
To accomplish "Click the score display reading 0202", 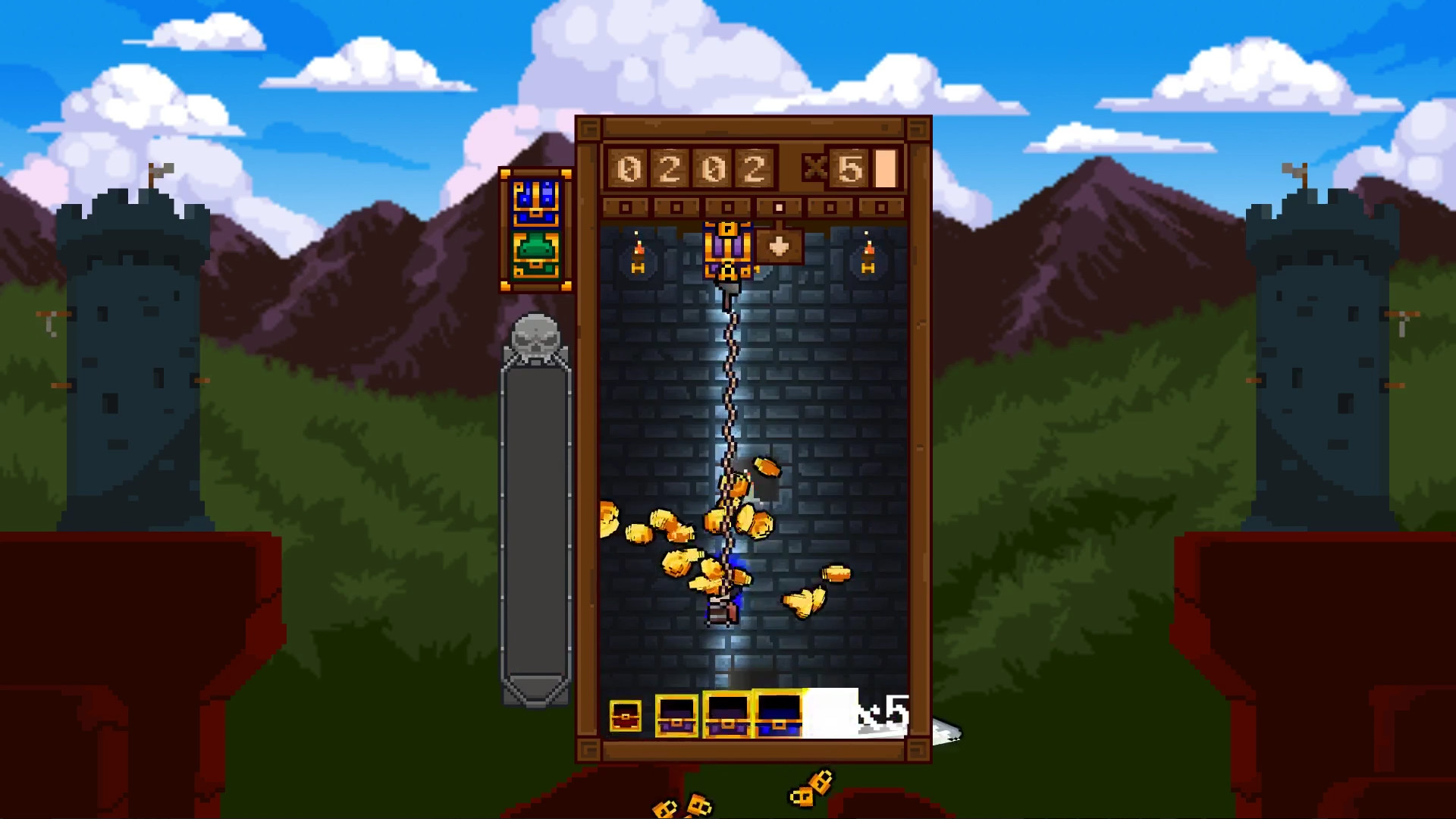I will [694, 168].
